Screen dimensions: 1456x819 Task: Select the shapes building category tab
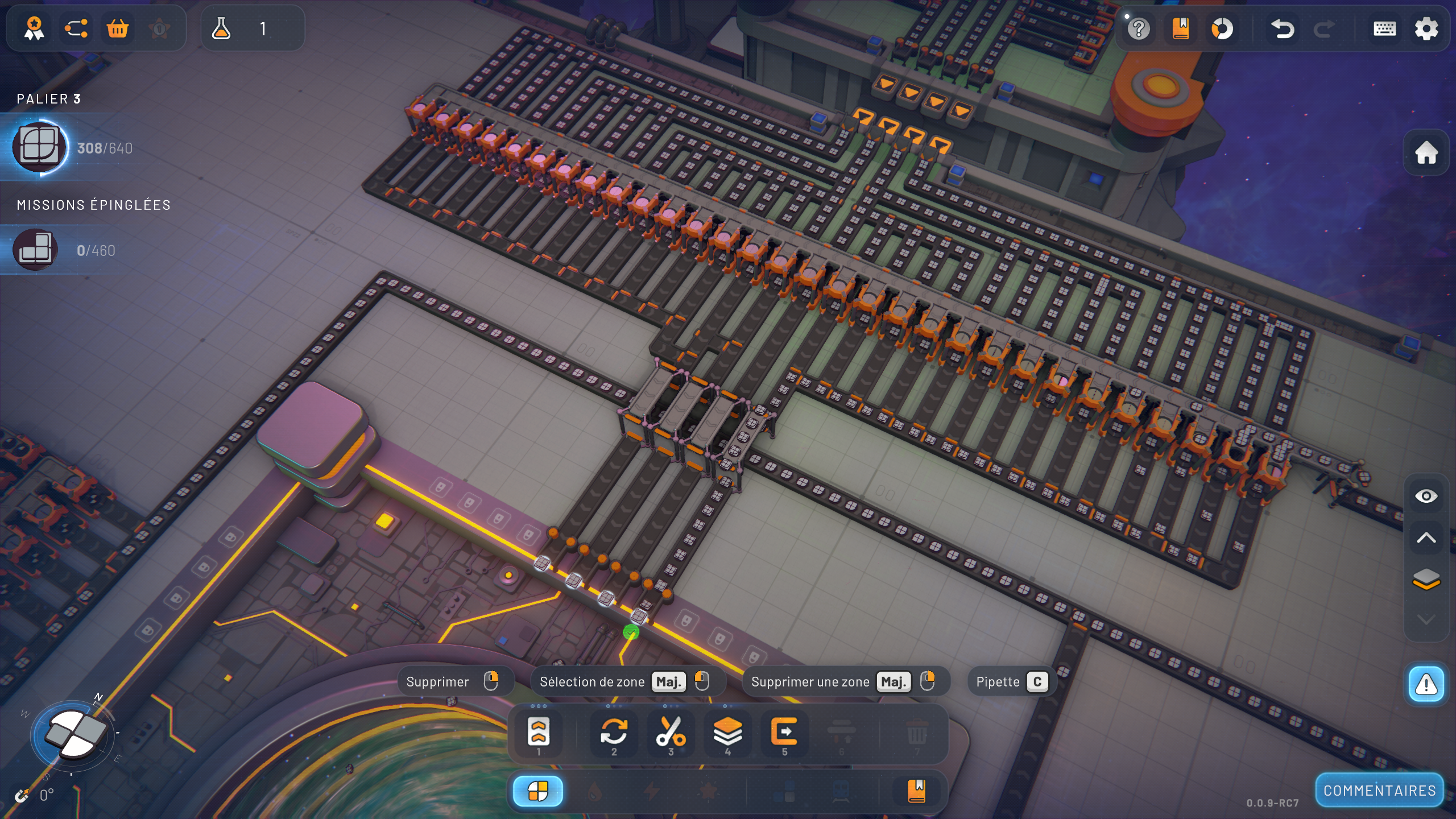pos(537,791)
